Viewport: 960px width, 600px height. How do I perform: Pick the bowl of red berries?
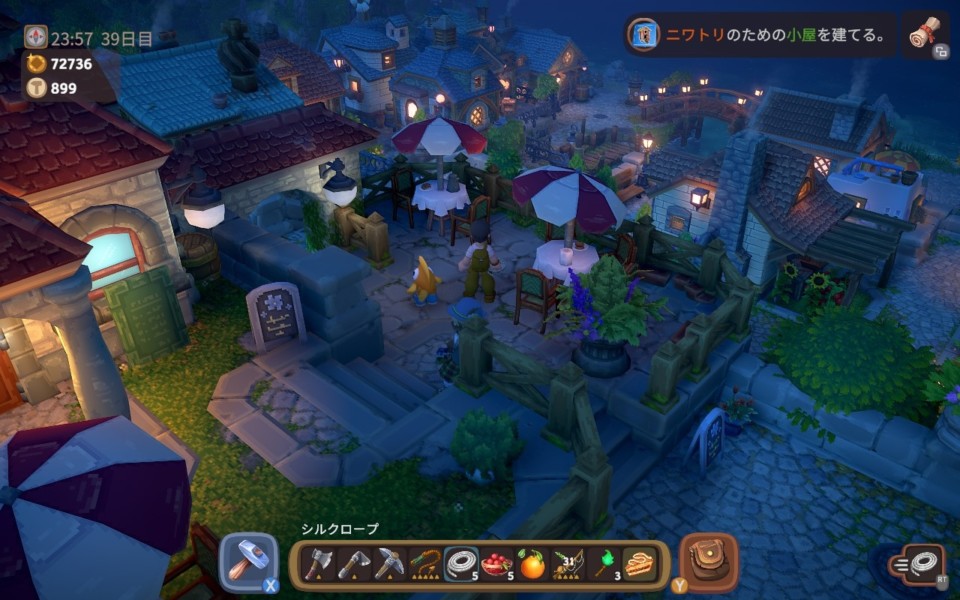497,565
